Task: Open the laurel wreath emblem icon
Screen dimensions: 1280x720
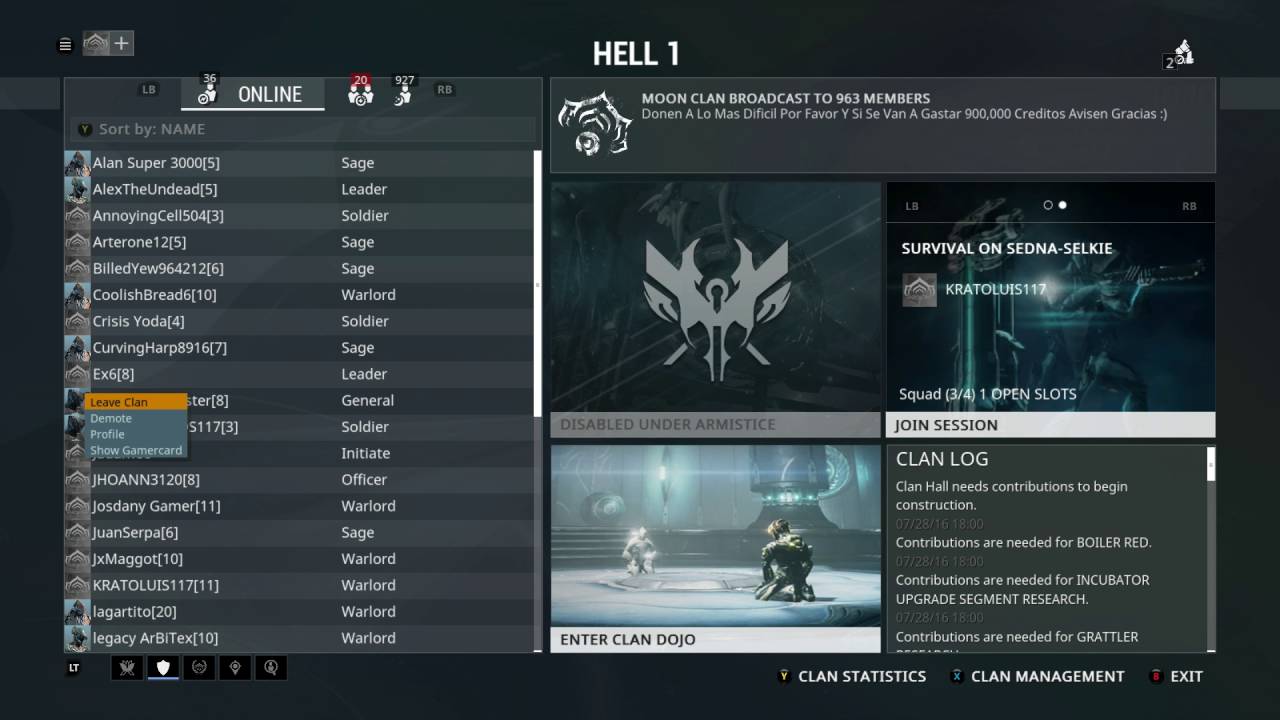Action: coord(199,667)
